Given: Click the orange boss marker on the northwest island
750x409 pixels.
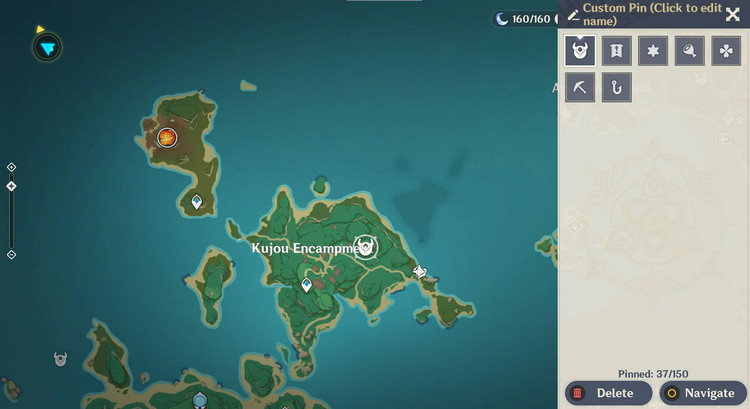Looking at the screenshot, I should click(x=167, y=137).
